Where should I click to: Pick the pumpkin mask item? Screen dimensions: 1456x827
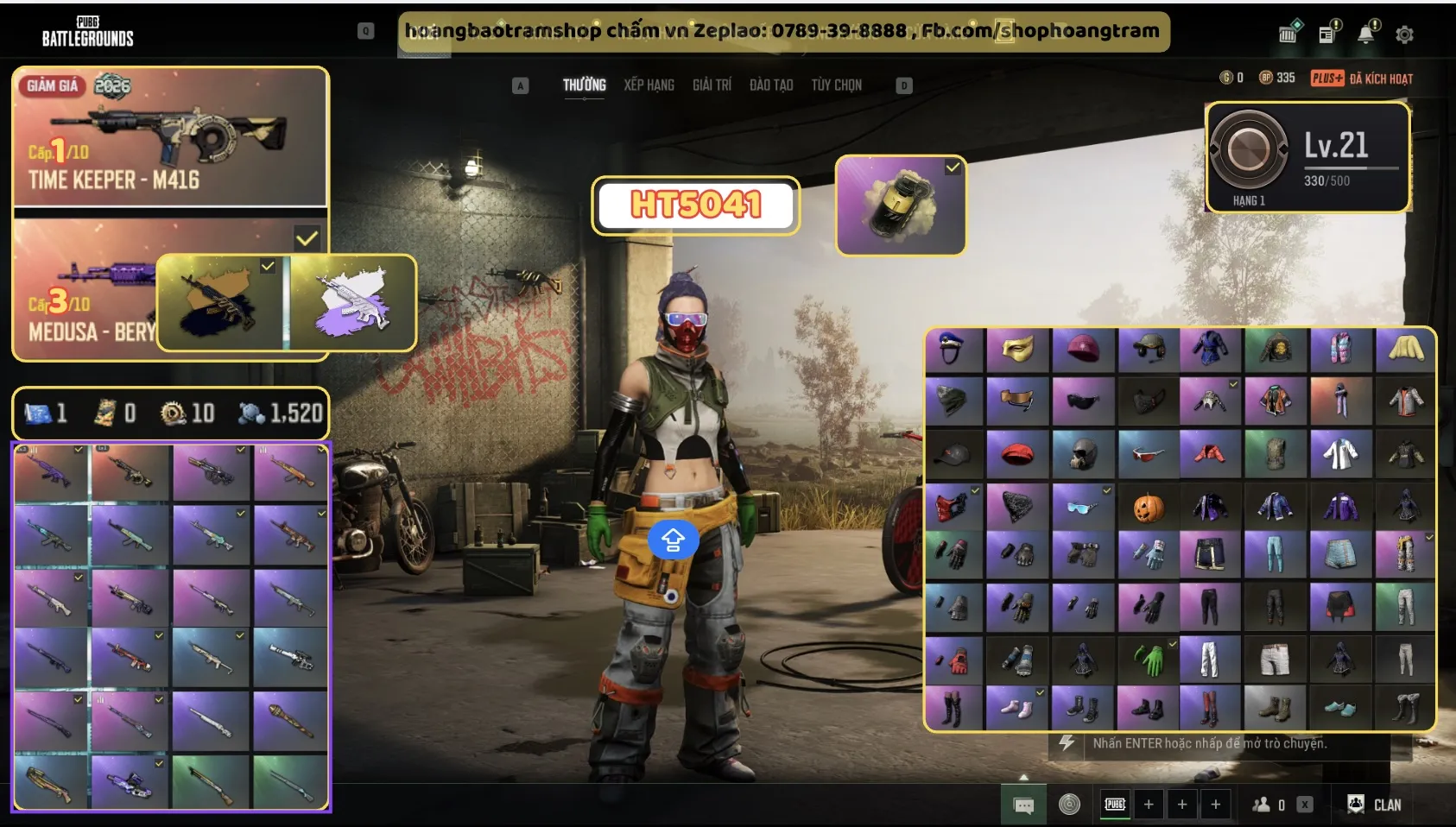[1148, 508]
